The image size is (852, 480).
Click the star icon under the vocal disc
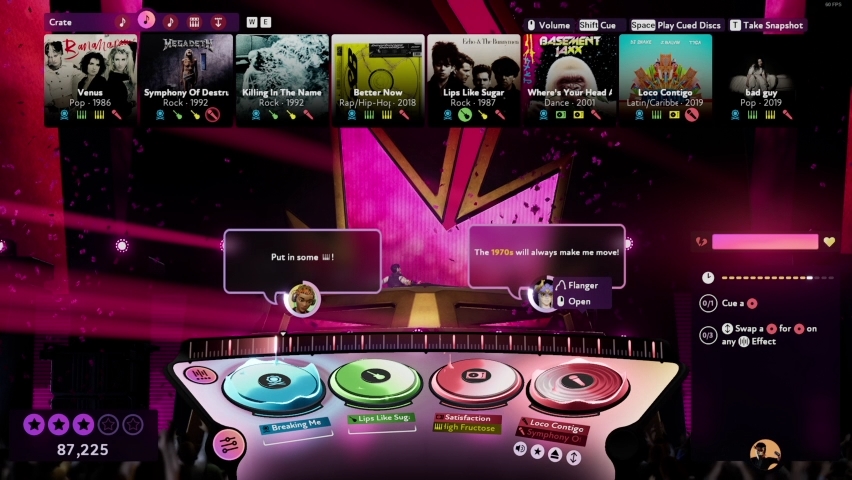(537, 453)
